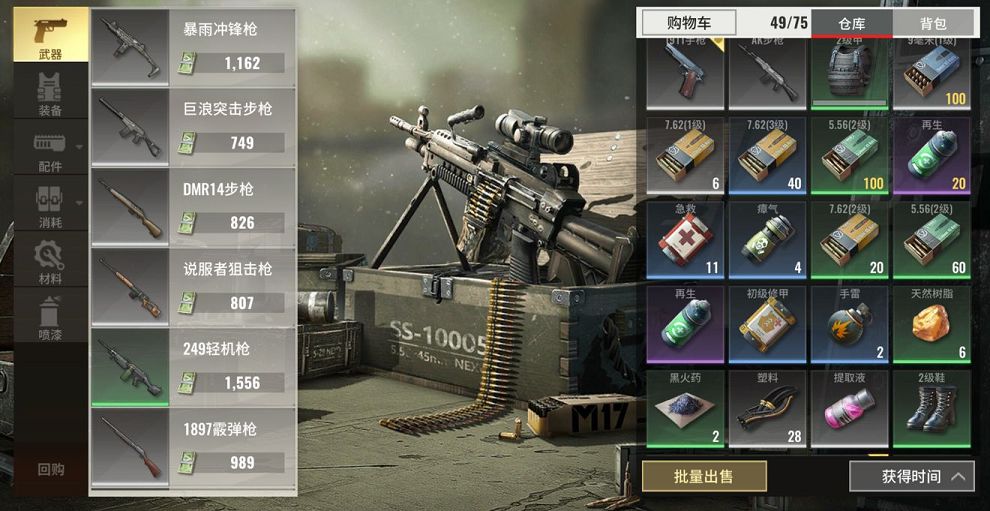Select the 暴雨冲锋枪 priced 1,162
This screenshot has width=990, height=511.
pos(193,46)
